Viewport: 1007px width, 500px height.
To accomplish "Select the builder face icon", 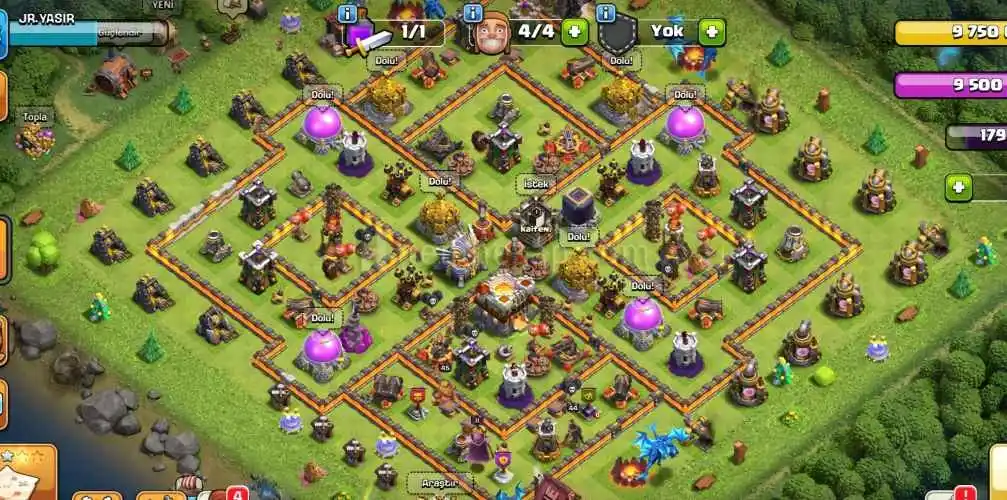I will (490, 33).
